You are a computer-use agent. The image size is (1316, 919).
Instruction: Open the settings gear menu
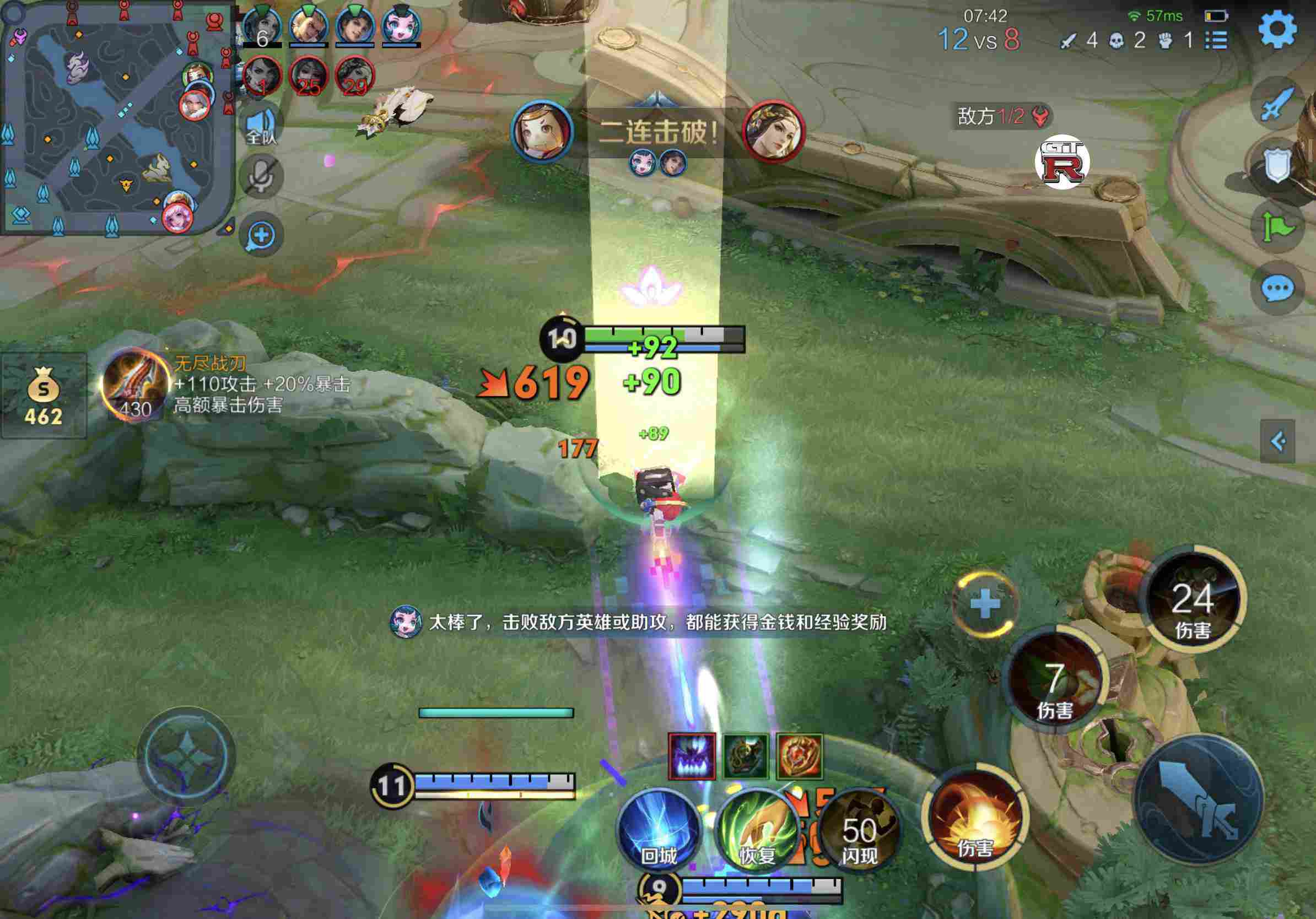(x=1277, y=29)
